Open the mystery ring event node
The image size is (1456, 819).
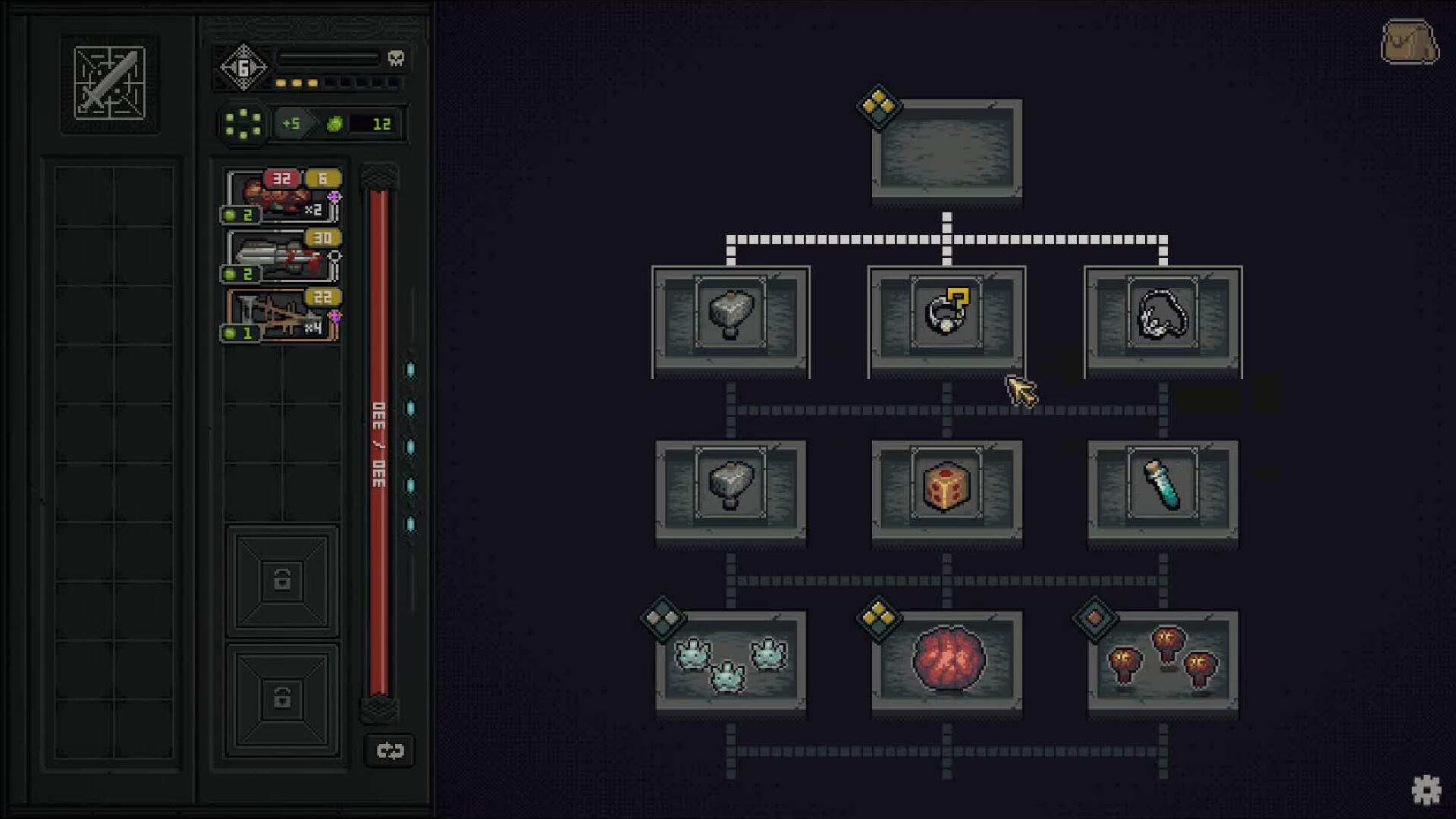946,318
